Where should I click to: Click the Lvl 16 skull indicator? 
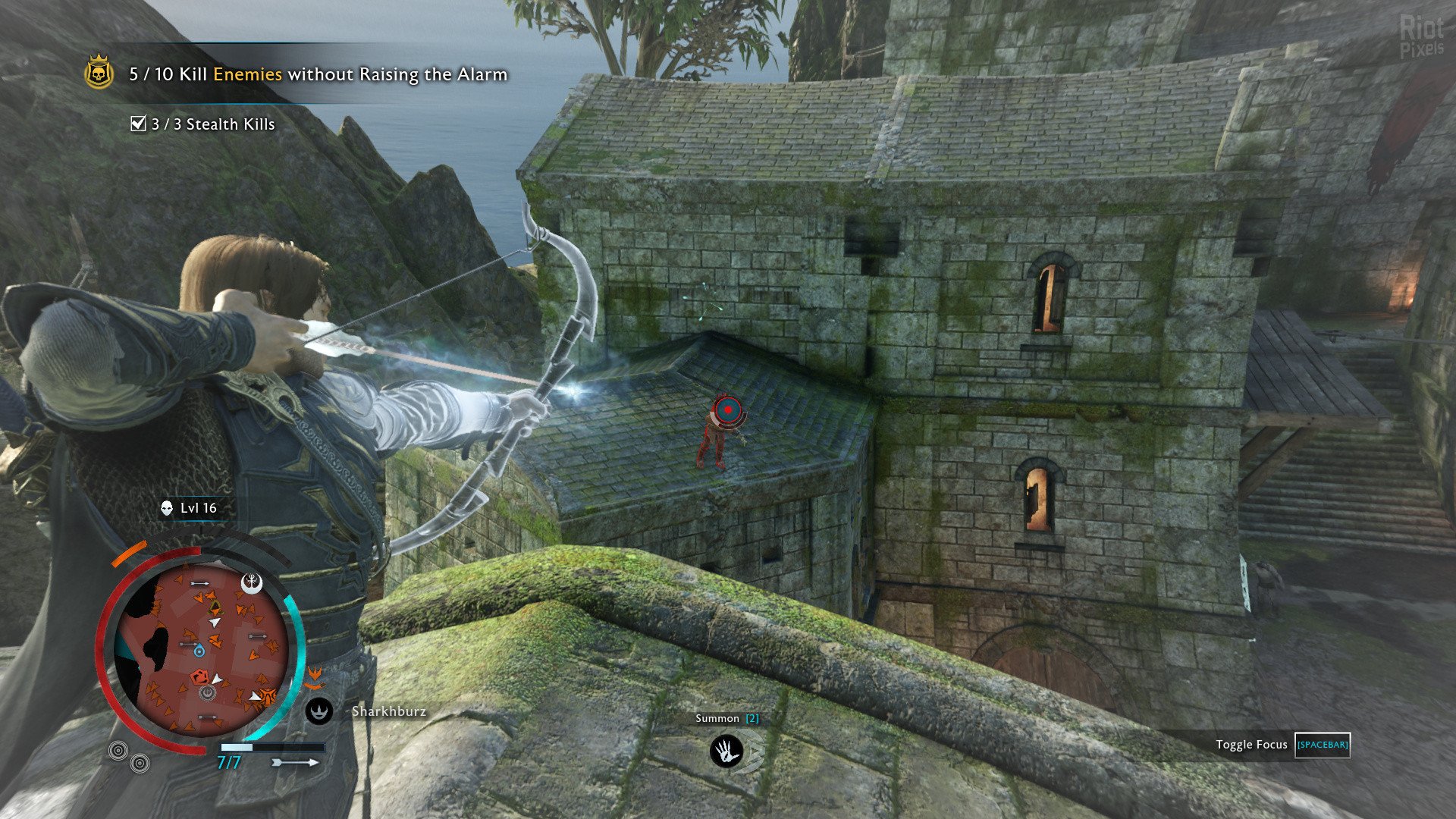point(167,508)
